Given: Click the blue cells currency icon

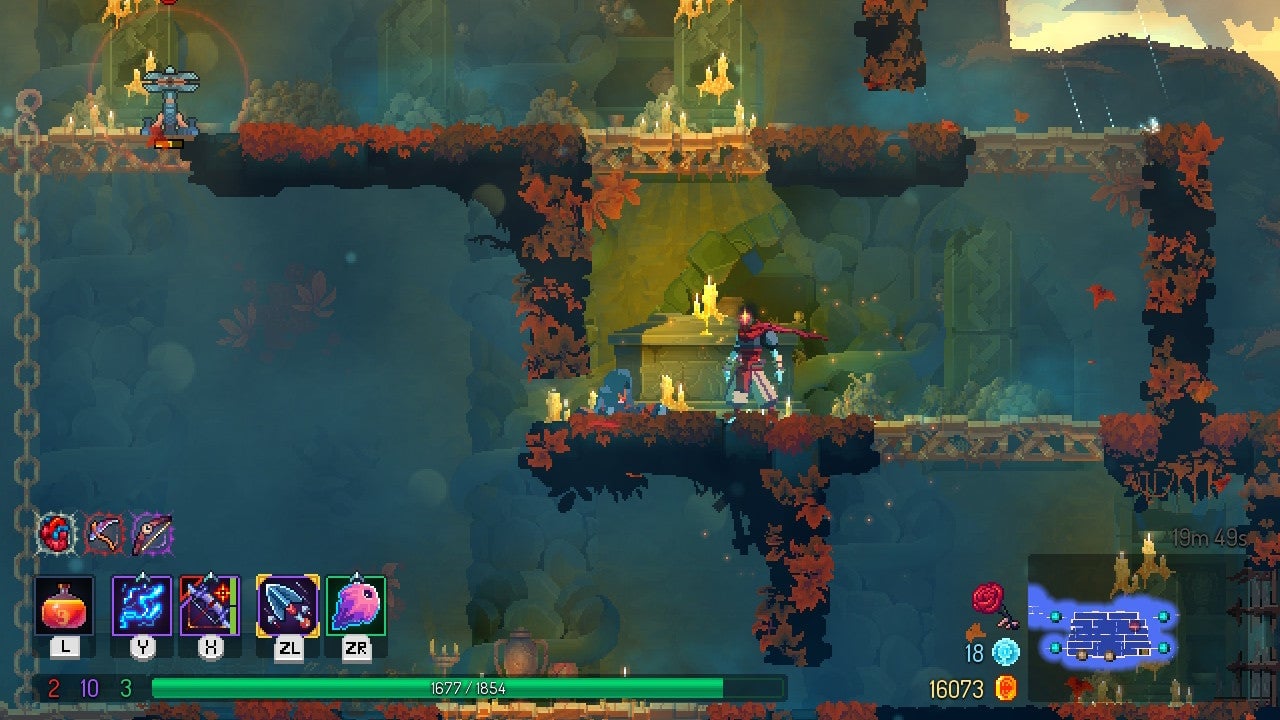Looking at the screenshot, I should click(1005, 654).
